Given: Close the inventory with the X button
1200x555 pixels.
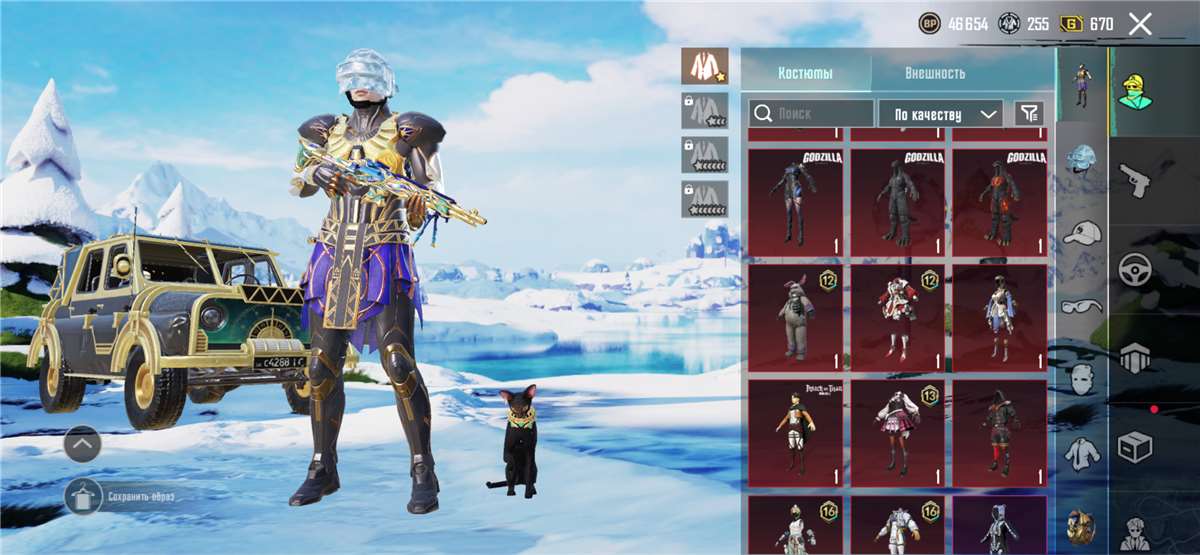Looking at the screenshot, I should pos(1140,24).
